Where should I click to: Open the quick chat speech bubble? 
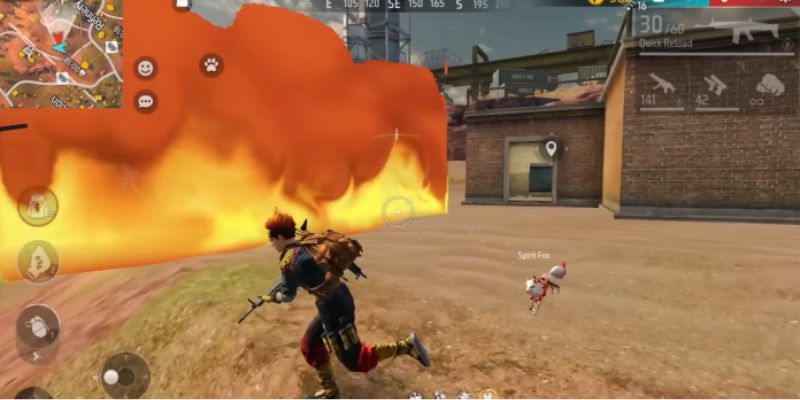point(146,101)
